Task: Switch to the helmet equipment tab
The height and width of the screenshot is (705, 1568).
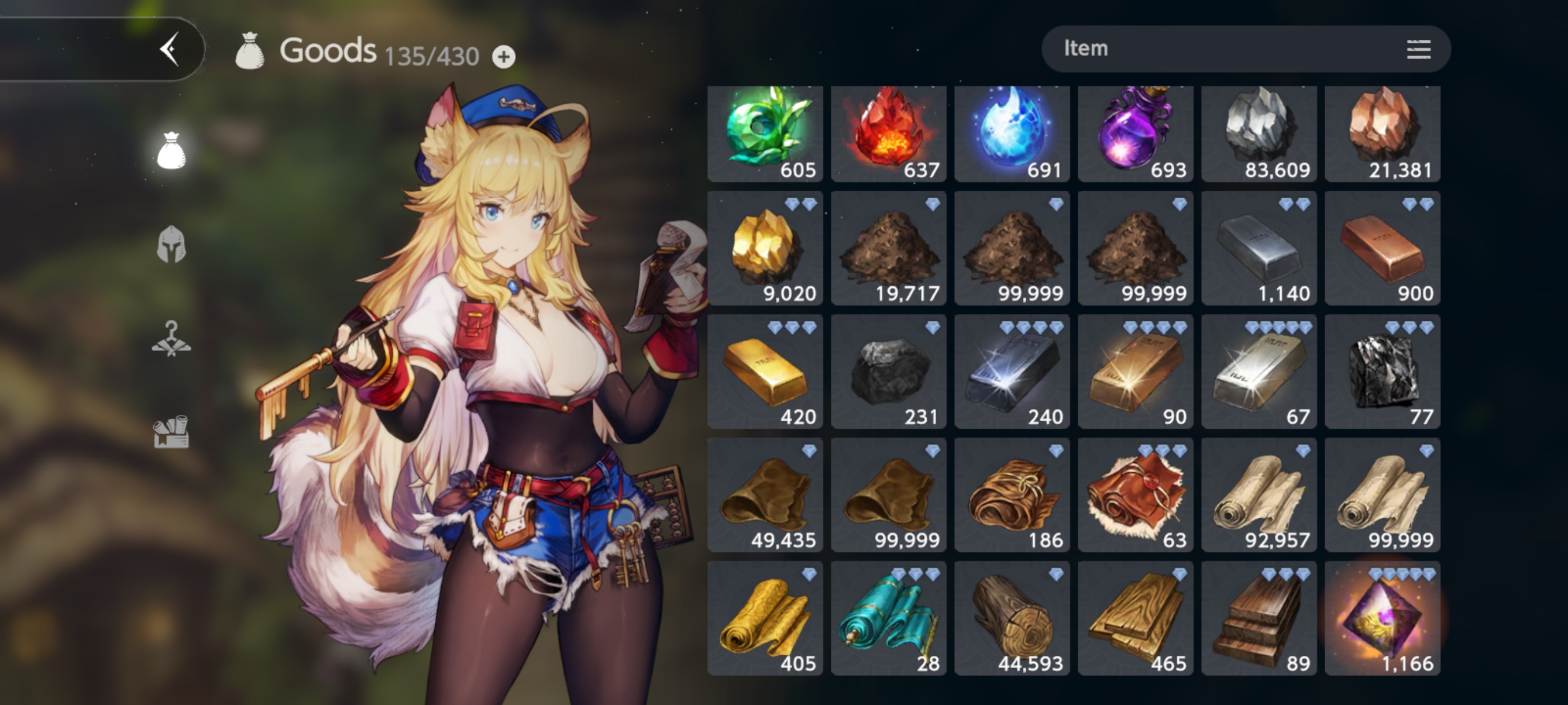Action: [171, 244]
